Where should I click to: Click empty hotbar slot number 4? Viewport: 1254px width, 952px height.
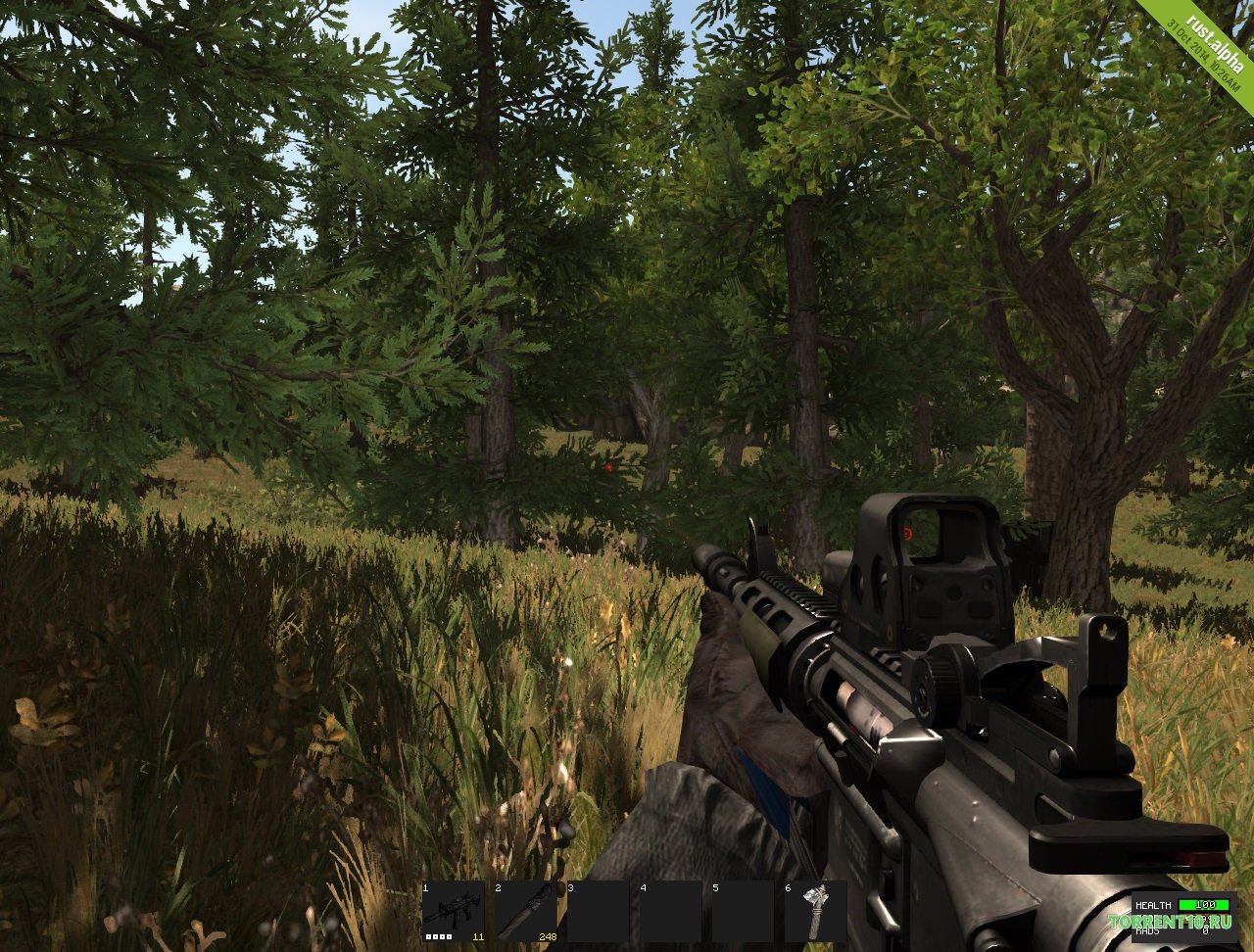(x=671, y=912)
